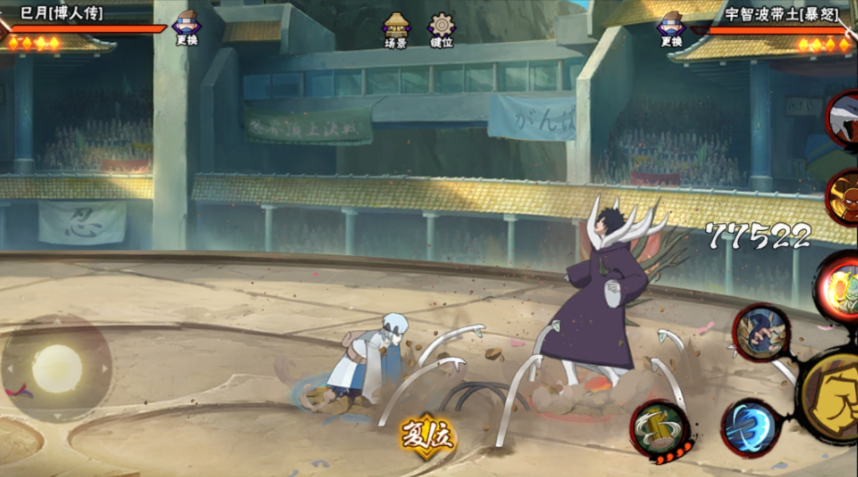Open the 键位 button layout settings
This screenshot has width=858, height=477.
[x=441, y=30]
